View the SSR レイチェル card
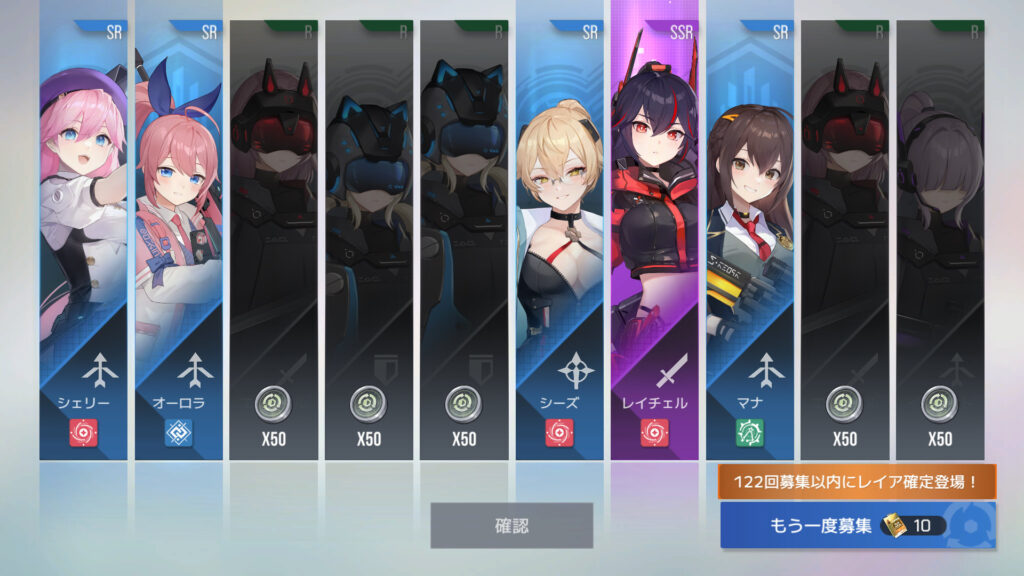 [x=654, y=240]
